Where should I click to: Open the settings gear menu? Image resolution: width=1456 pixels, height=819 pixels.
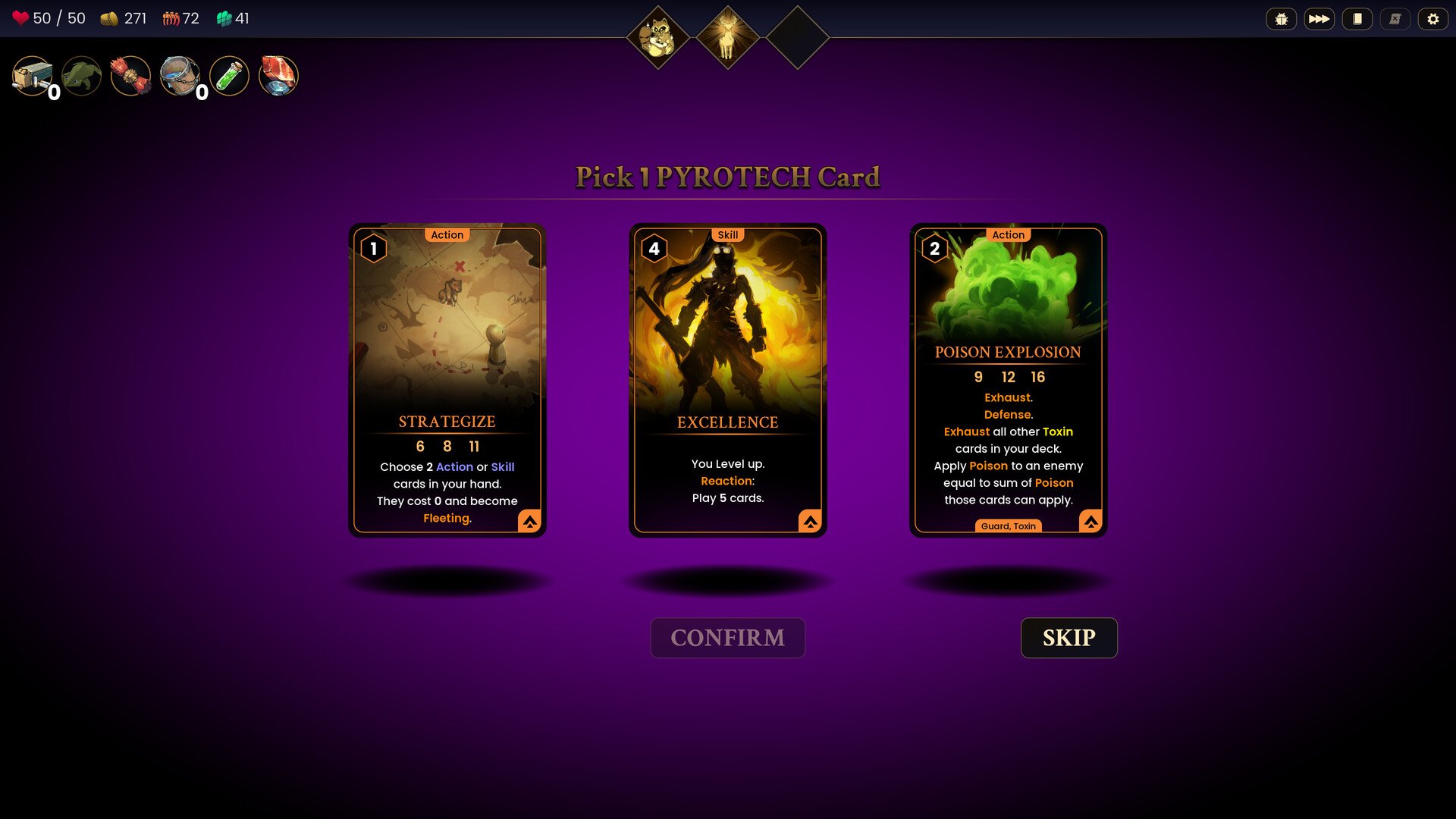click(1432, 19)
